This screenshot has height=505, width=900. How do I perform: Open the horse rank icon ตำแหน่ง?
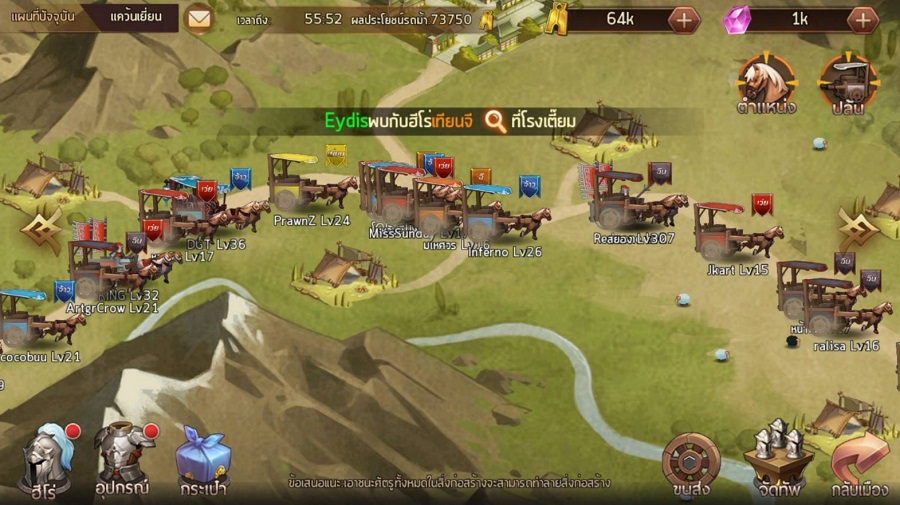click(766, 83)
